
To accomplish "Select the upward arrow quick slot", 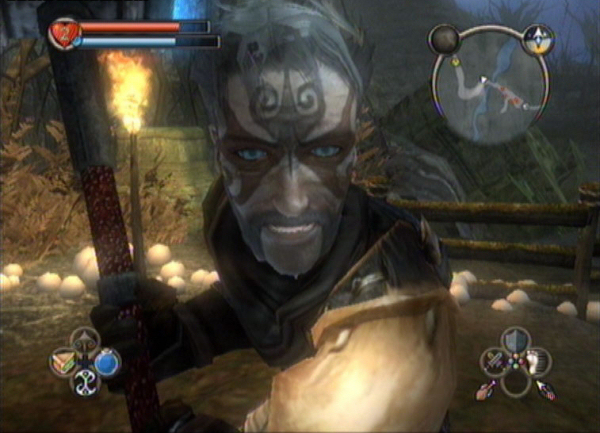I will pyautogui.click(x=85, y=340).
